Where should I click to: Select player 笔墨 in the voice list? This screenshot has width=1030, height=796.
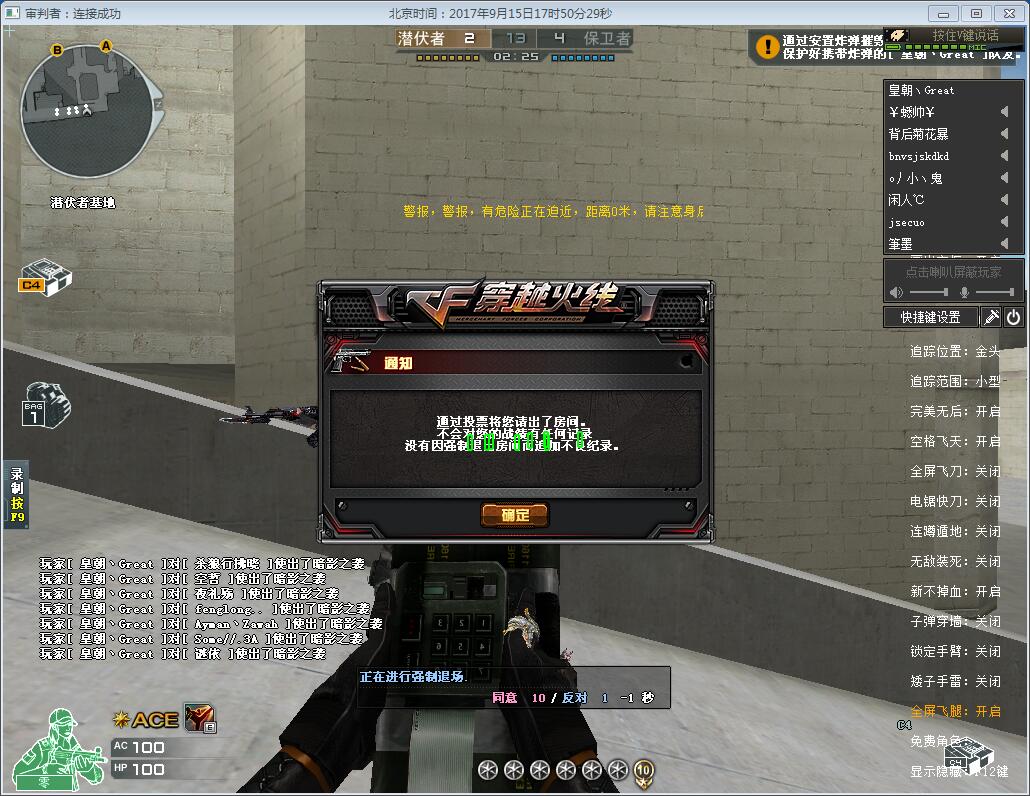pyautogui.click(x=901, y=244)
